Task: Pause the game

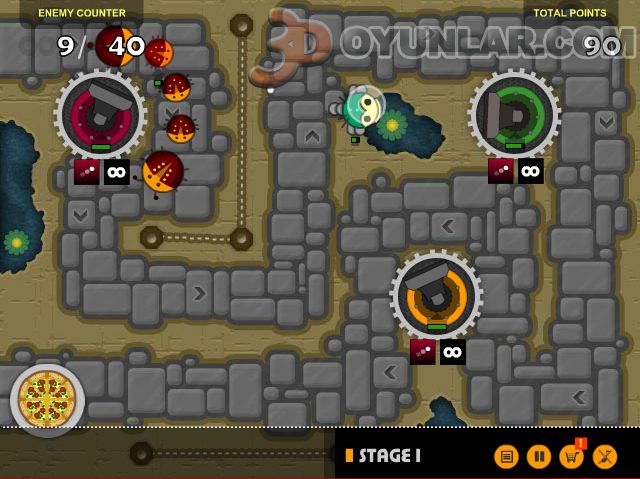Action: click(x=539, y=457)
